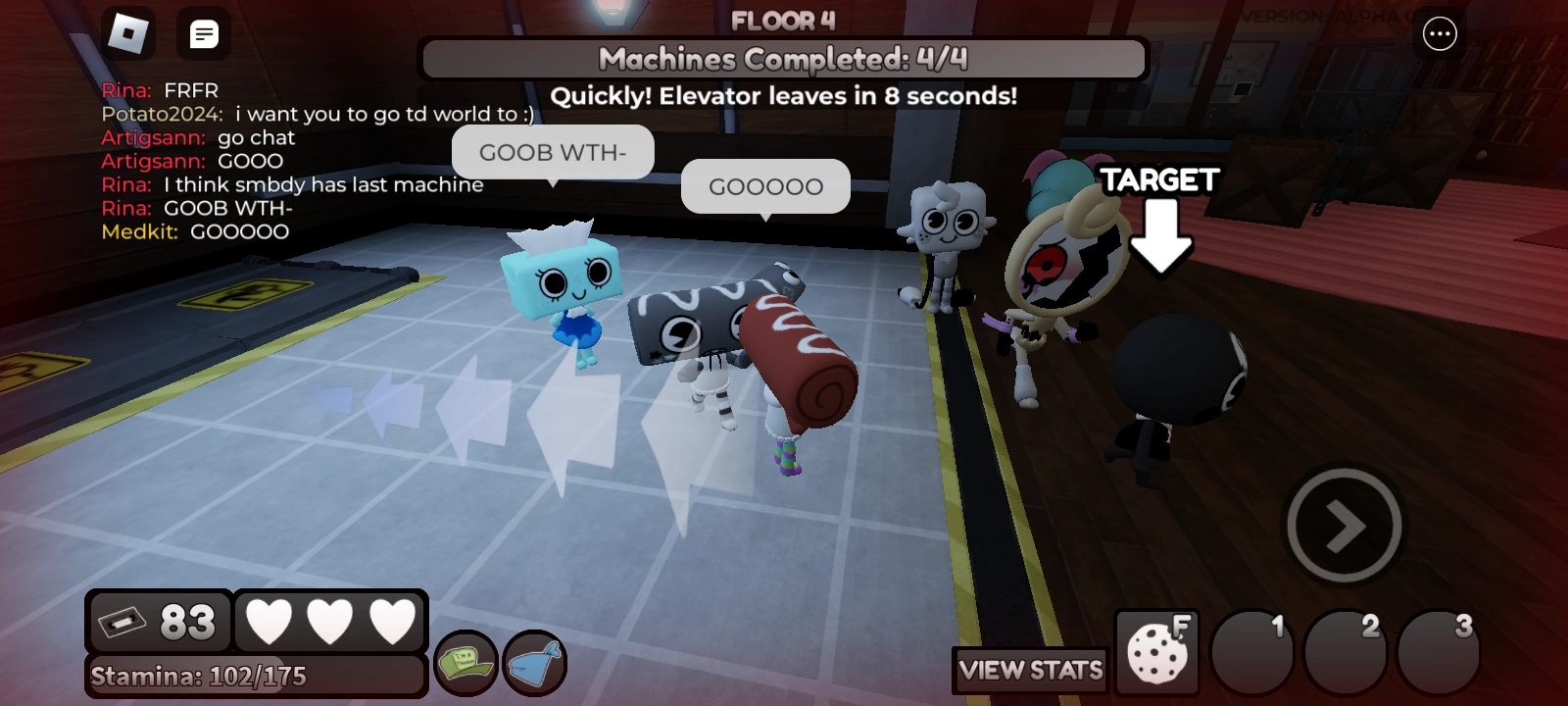Viewport: 1568px width, 706px height.
Task: Open the chat transcript icon
Action: pos(203,32)
